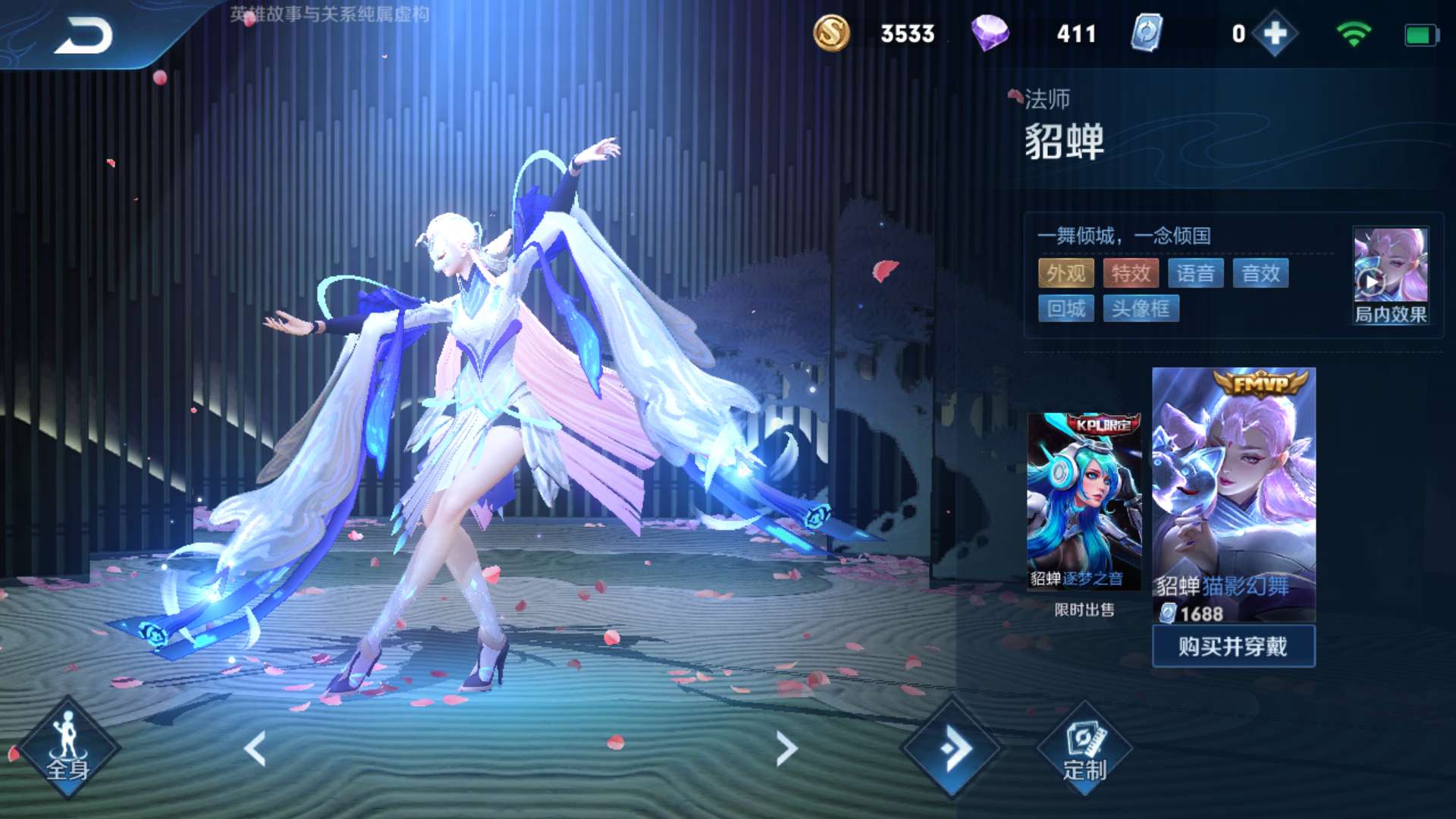The width and height of the screenshot is (1456, 819).
Task: Toggle the 外观 appearance view
Action: (1065, 273)
